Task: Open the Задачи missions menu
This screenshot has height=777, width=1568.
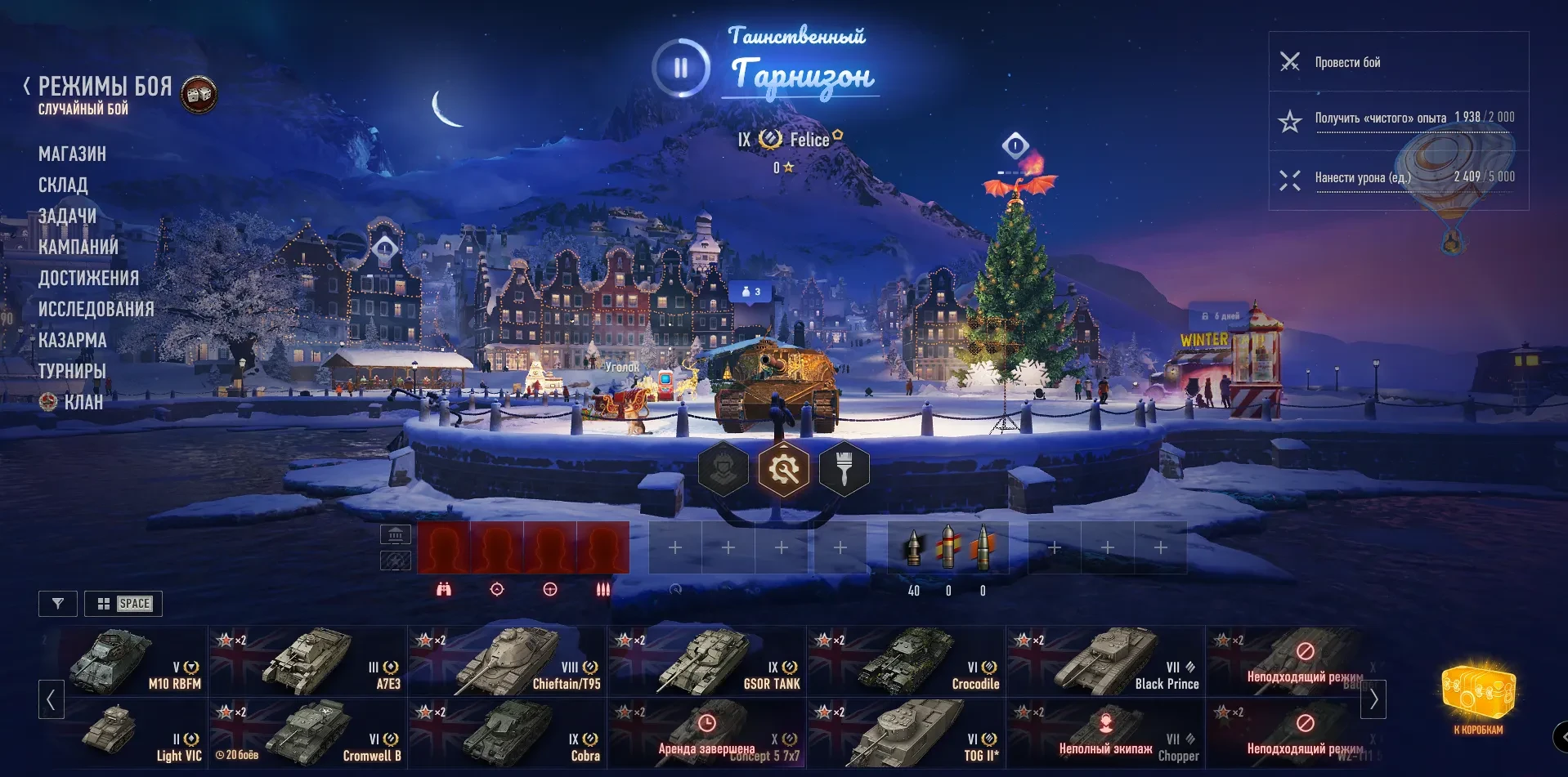Action: pyautogui.click(x=67, y=216)
